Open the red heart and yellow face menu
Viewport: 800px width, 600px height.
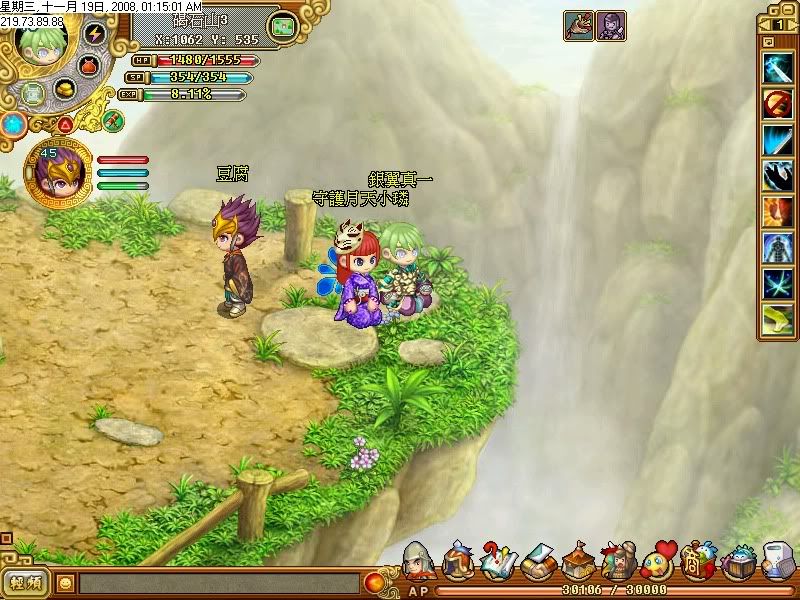[657, 562]
